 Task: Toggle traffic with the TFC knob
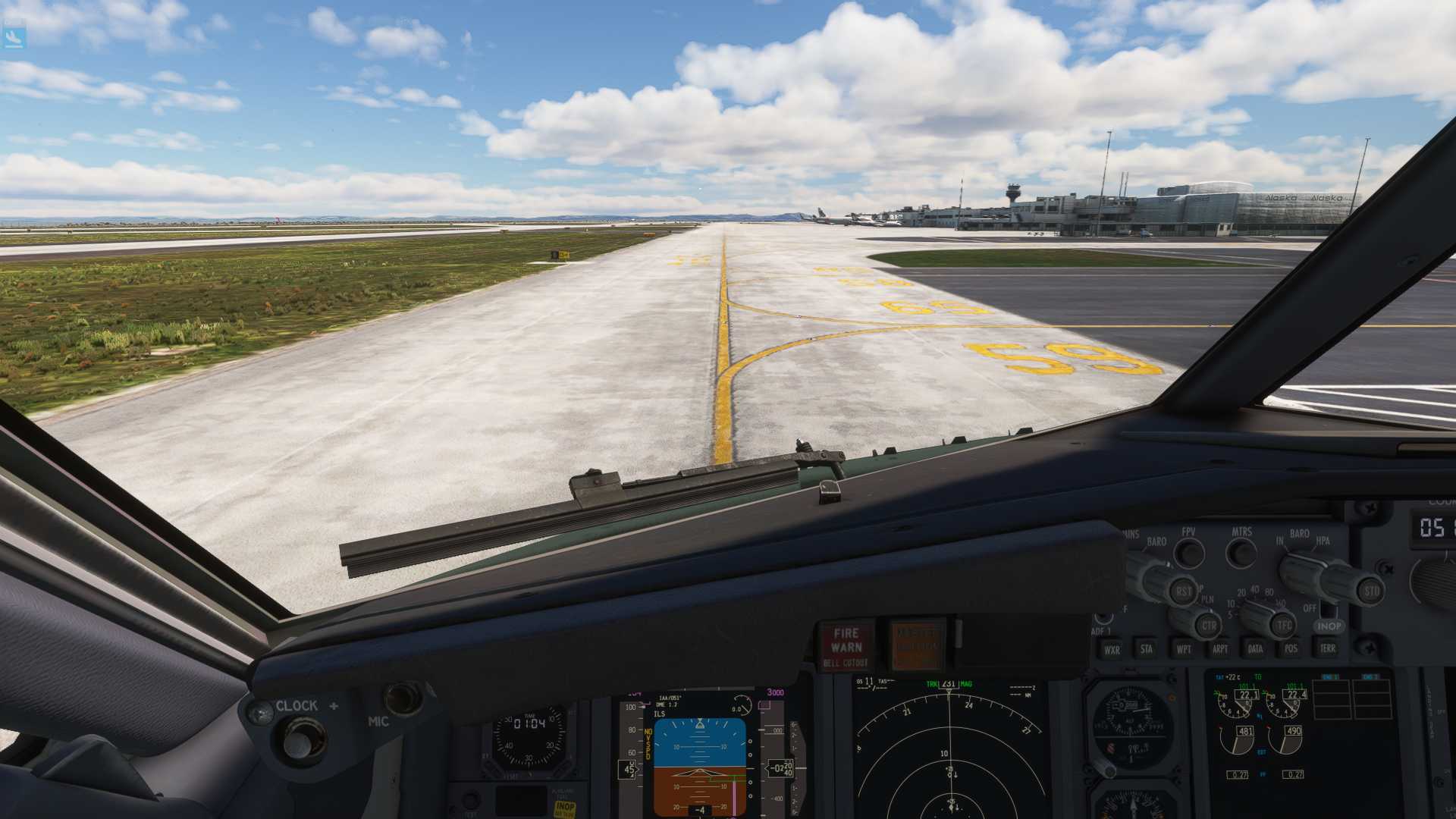(1283, 626)
